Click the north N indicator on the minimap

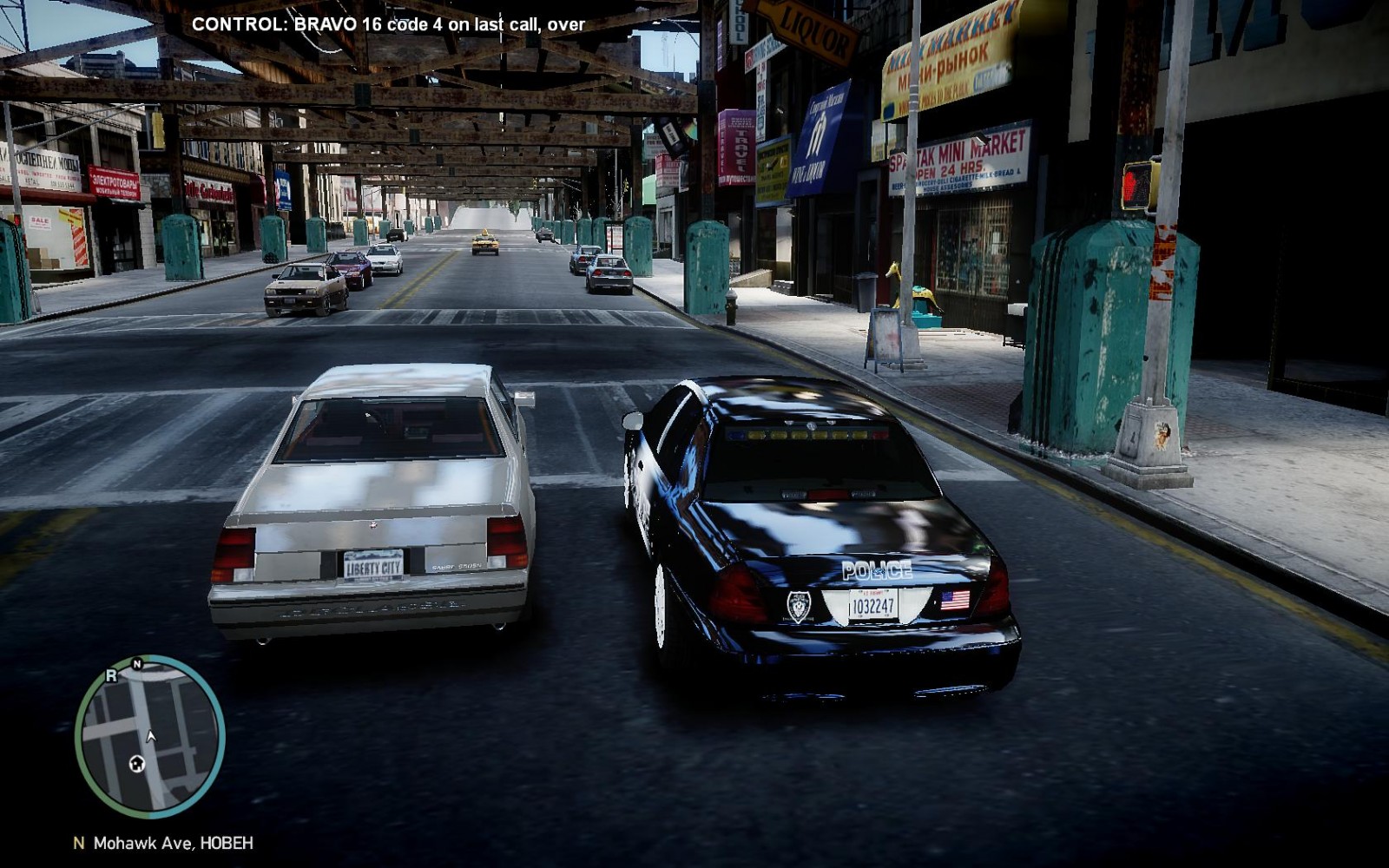coord(137,664)
